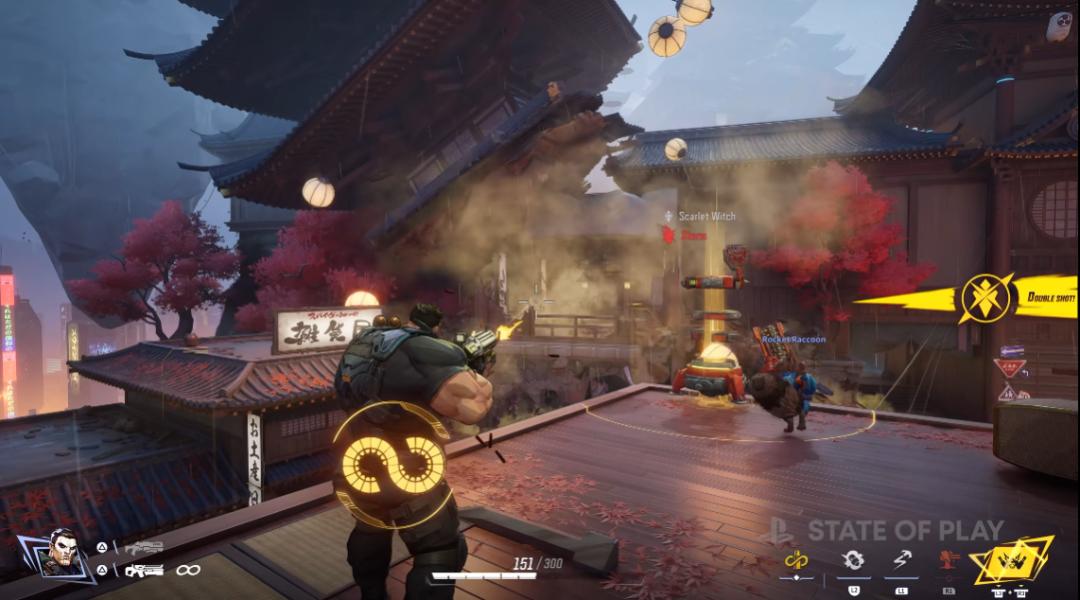Activate the white turret ability icon

852,559
